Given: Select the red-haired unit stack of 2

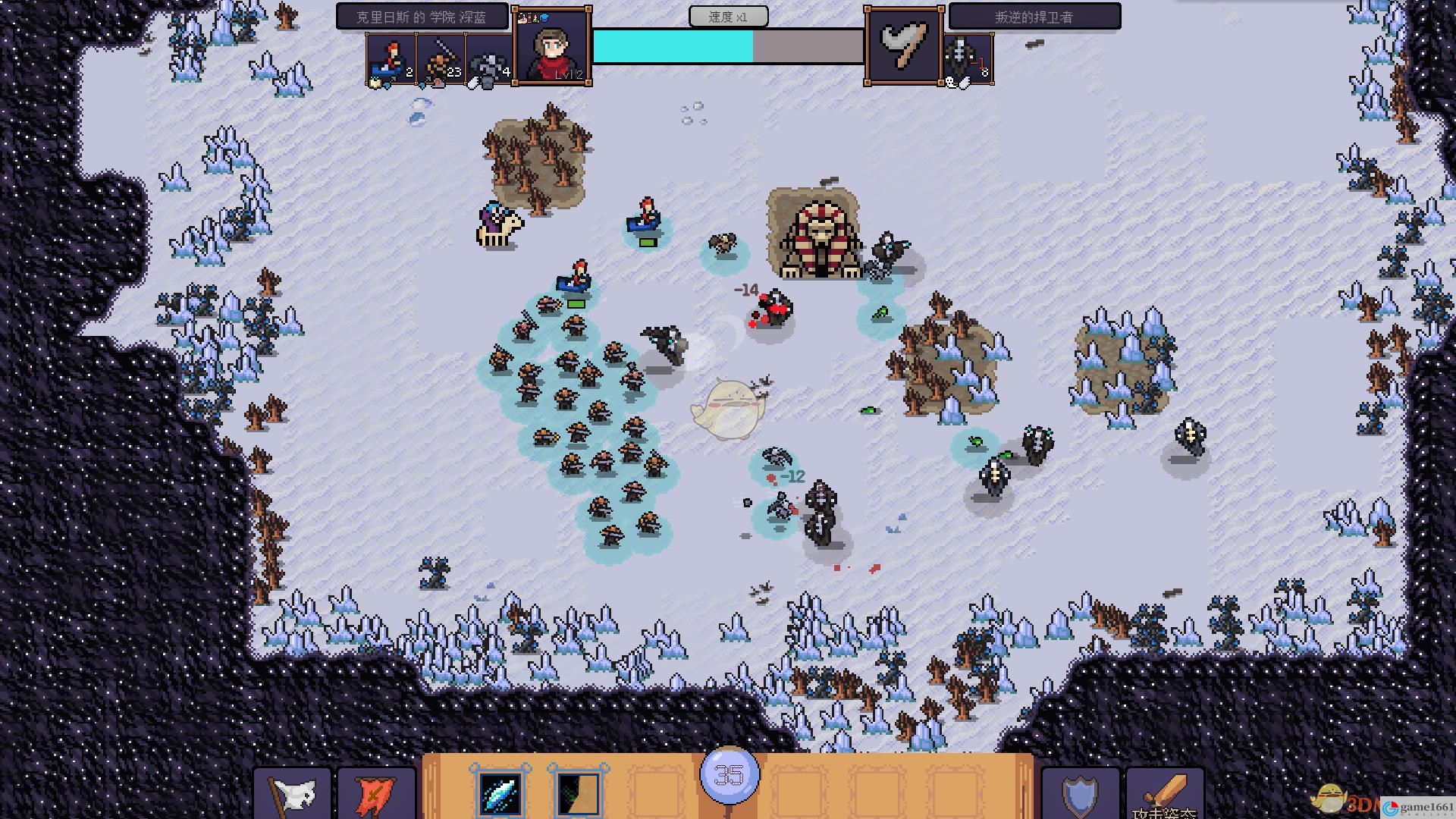Looking at the screenshot, I should coord(391,59).
